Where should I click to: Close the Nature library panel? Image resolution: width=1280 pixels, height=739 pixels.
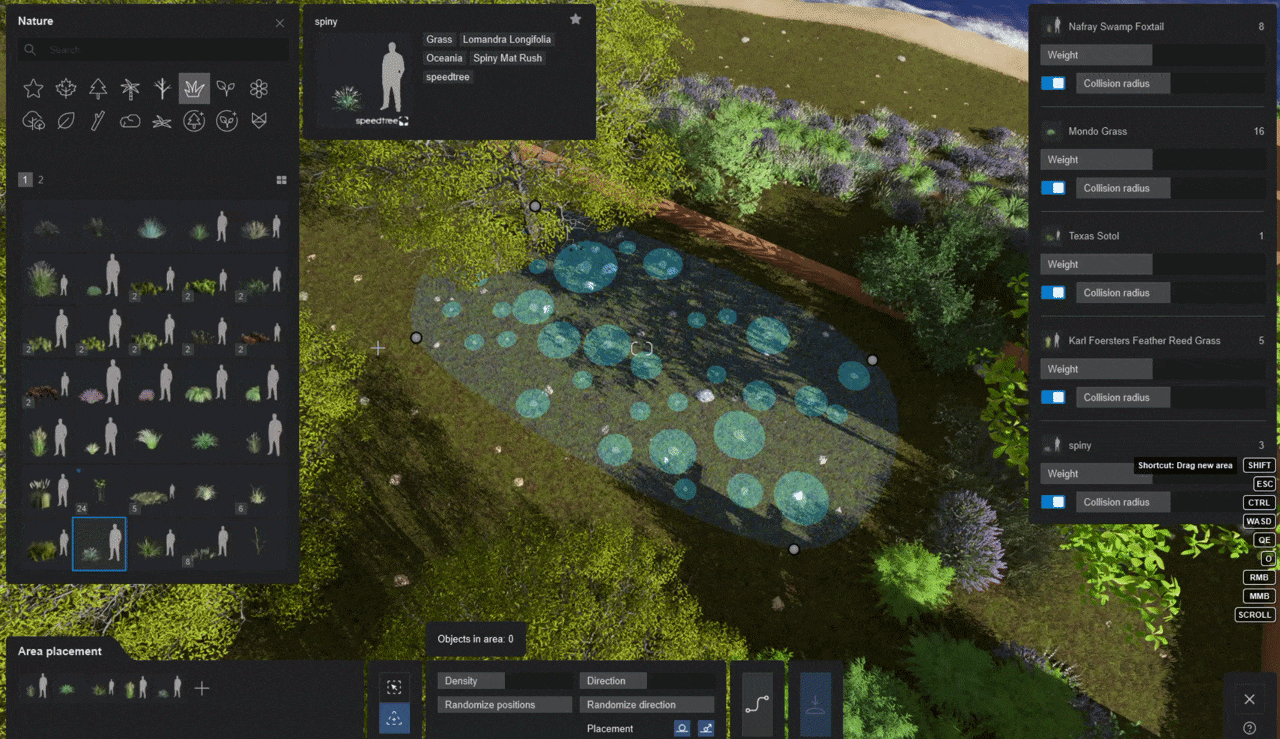279,23
